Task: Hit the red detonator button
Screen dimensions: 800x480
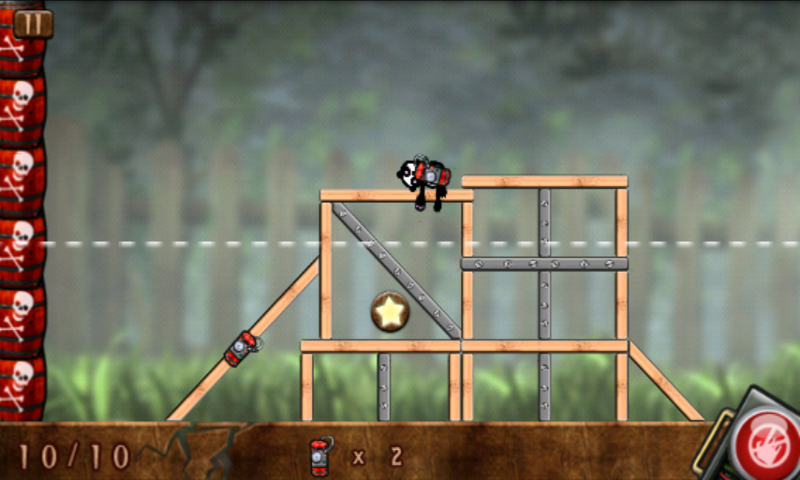Action: pos(765,443)
